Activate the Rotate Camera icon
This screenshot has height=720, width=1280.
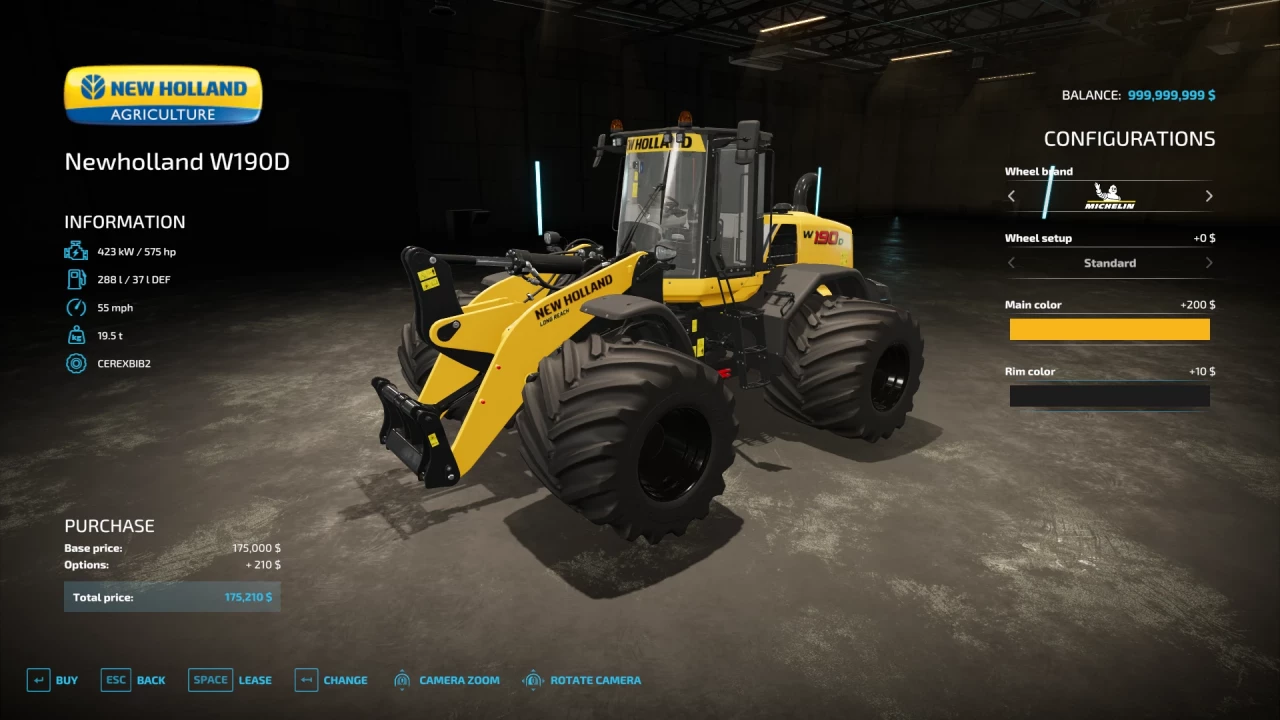(x=533, y=679)
